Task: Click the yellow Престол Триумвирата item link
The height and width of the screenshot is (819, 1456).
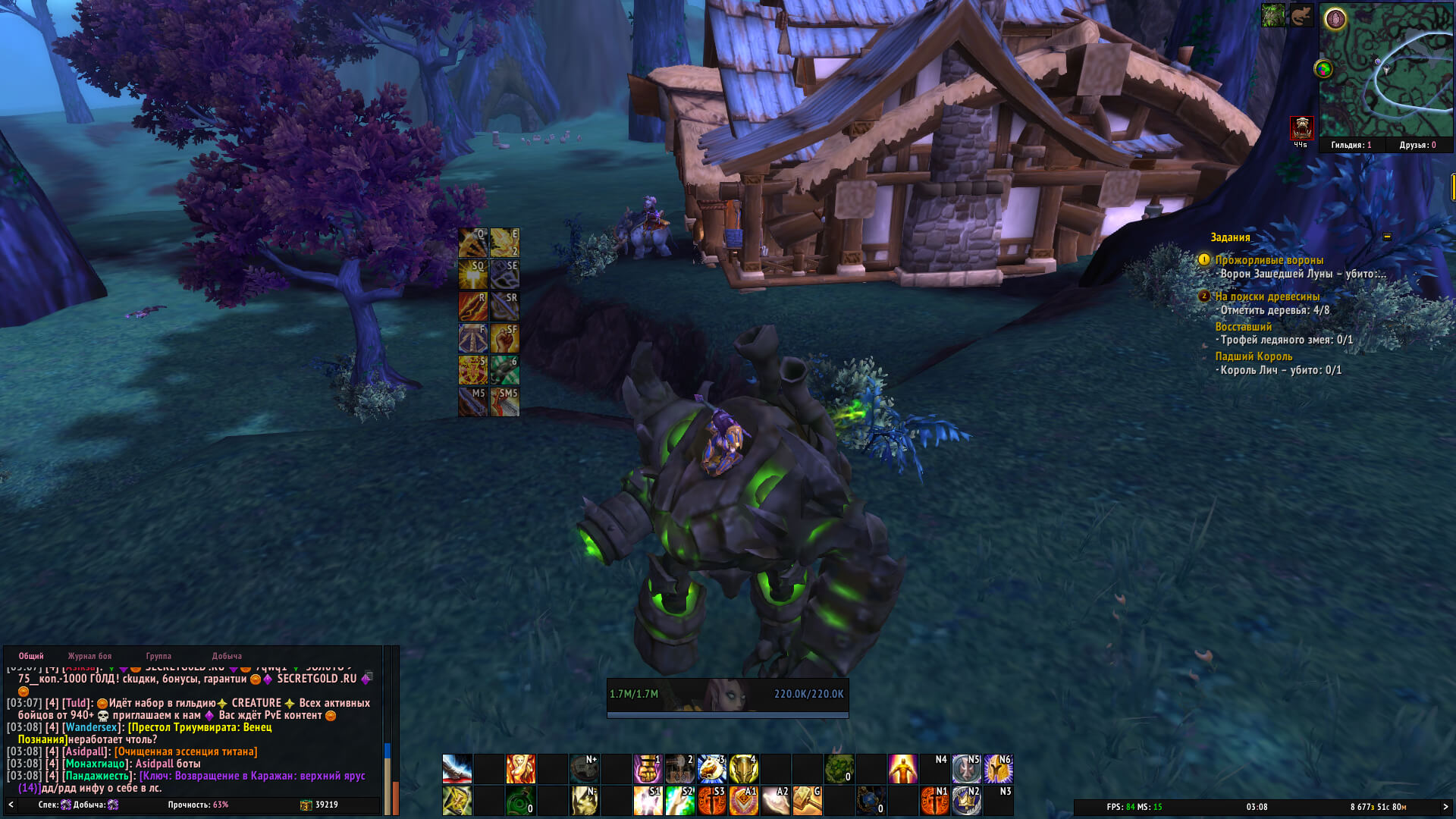Action: pyautogui.click(x=200, y=727)
